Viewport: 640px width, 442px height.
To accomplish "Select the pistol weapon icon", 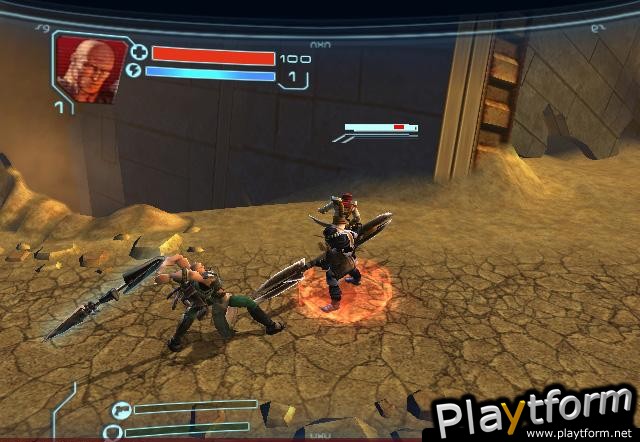I will 120,409.
